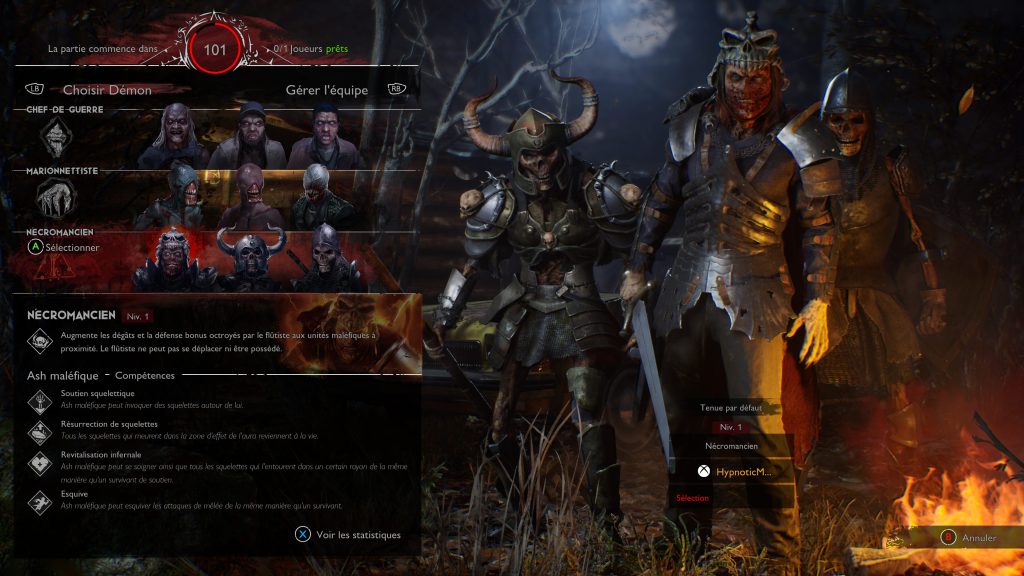Switch to the Choisir Démon tab
1024x576 pixels.
coord(107,90)
